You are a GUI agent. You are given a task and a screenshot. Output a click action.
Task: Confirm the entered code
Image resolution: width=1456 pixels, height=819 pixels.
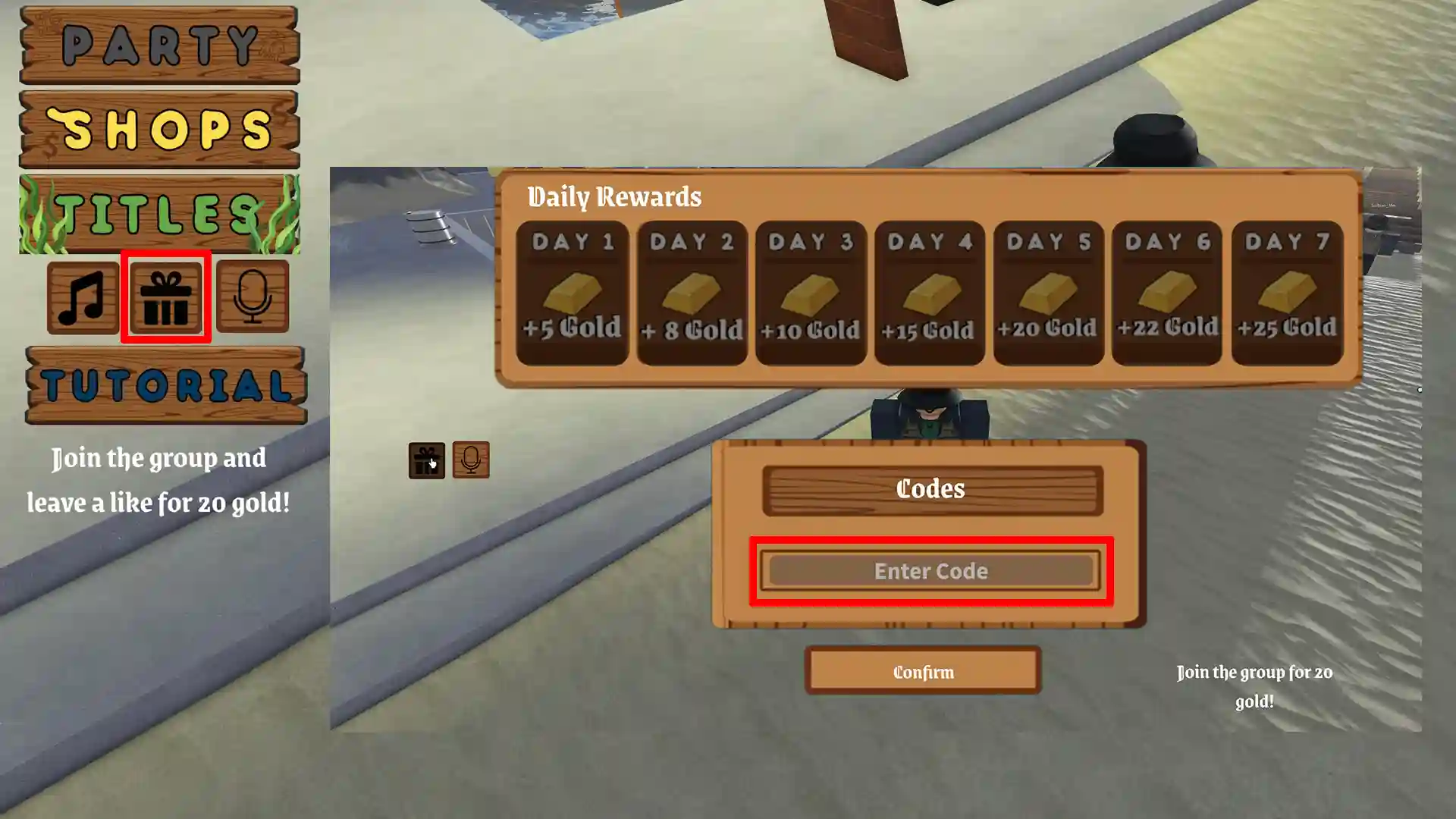coord(923,671)
